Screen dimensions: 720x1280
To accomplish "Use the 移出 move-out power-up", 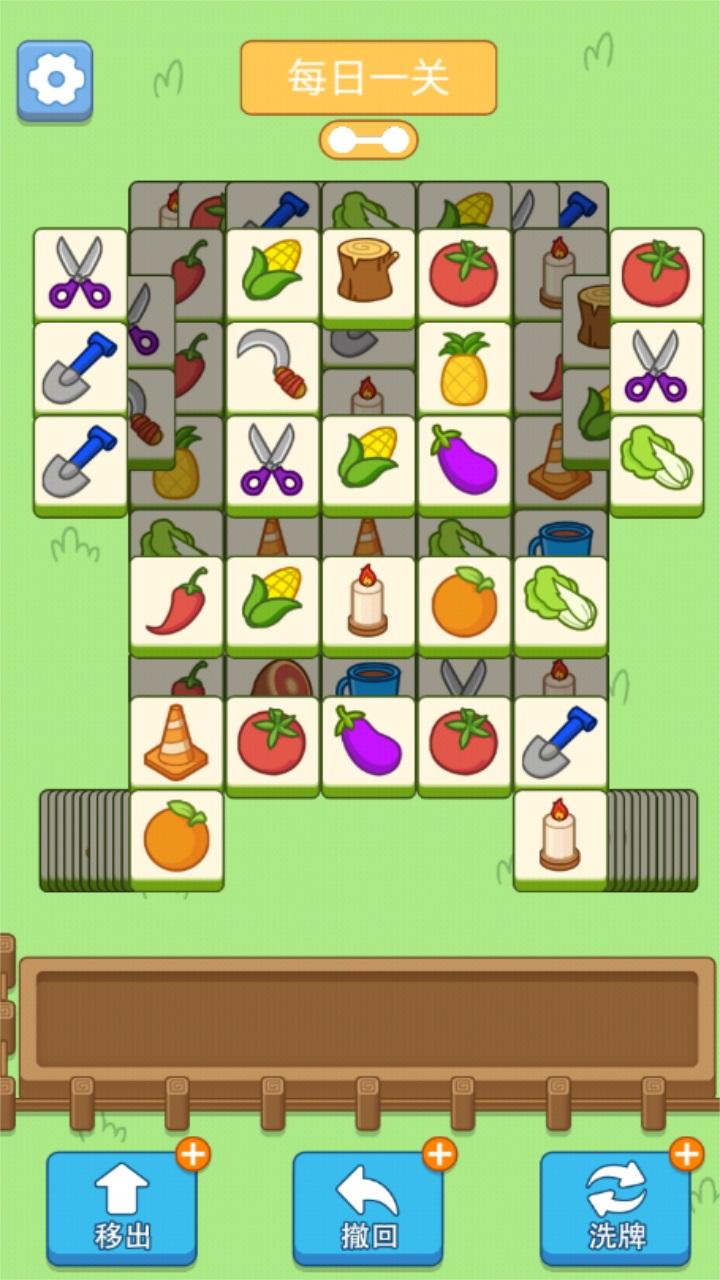I will point(122,1208).
